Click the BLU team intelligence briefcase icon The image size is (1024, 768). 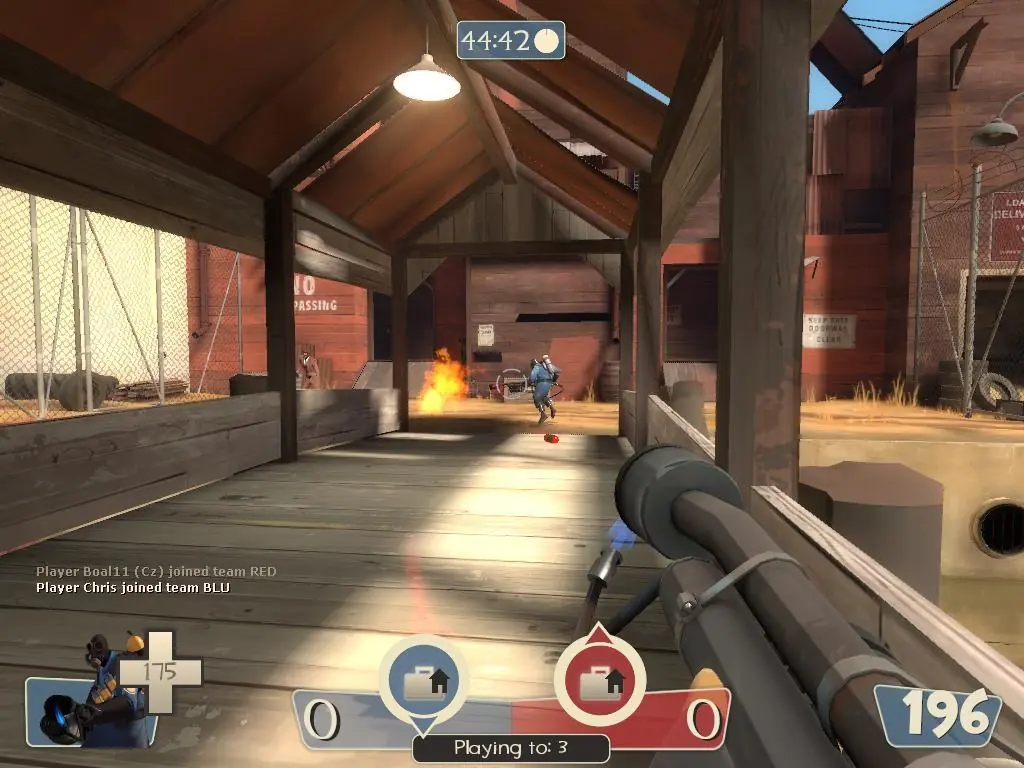point(423,681)
